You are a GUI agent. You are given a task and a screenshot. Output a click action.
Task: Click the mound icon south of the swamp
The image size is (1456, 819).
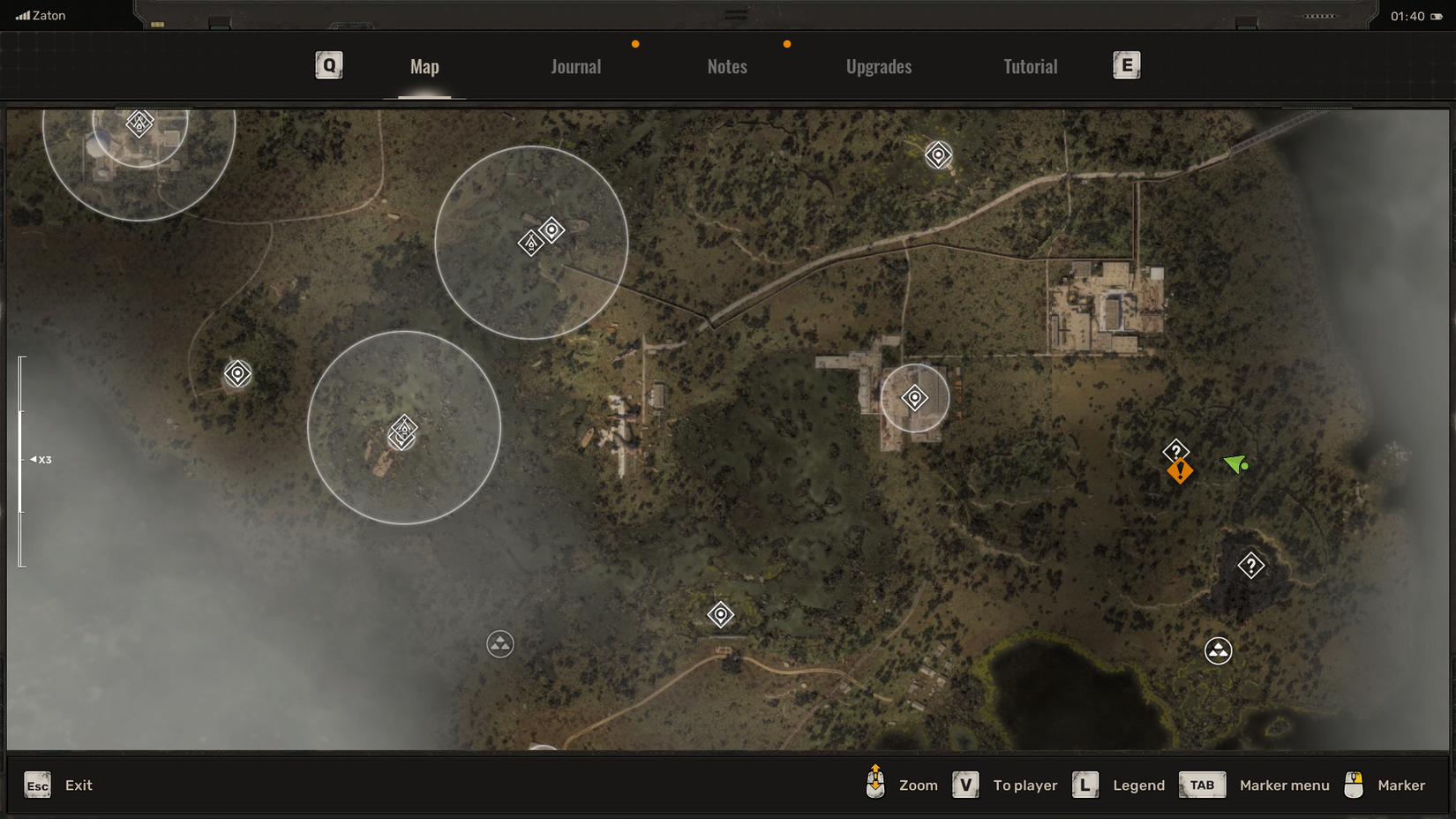499,644
